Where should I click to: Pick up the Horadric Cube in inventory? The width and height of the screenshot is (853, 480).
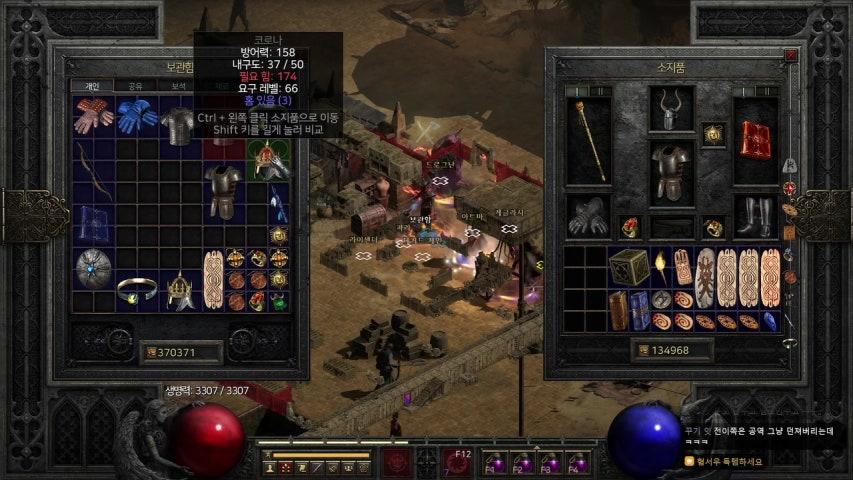(x=630, y=268)
